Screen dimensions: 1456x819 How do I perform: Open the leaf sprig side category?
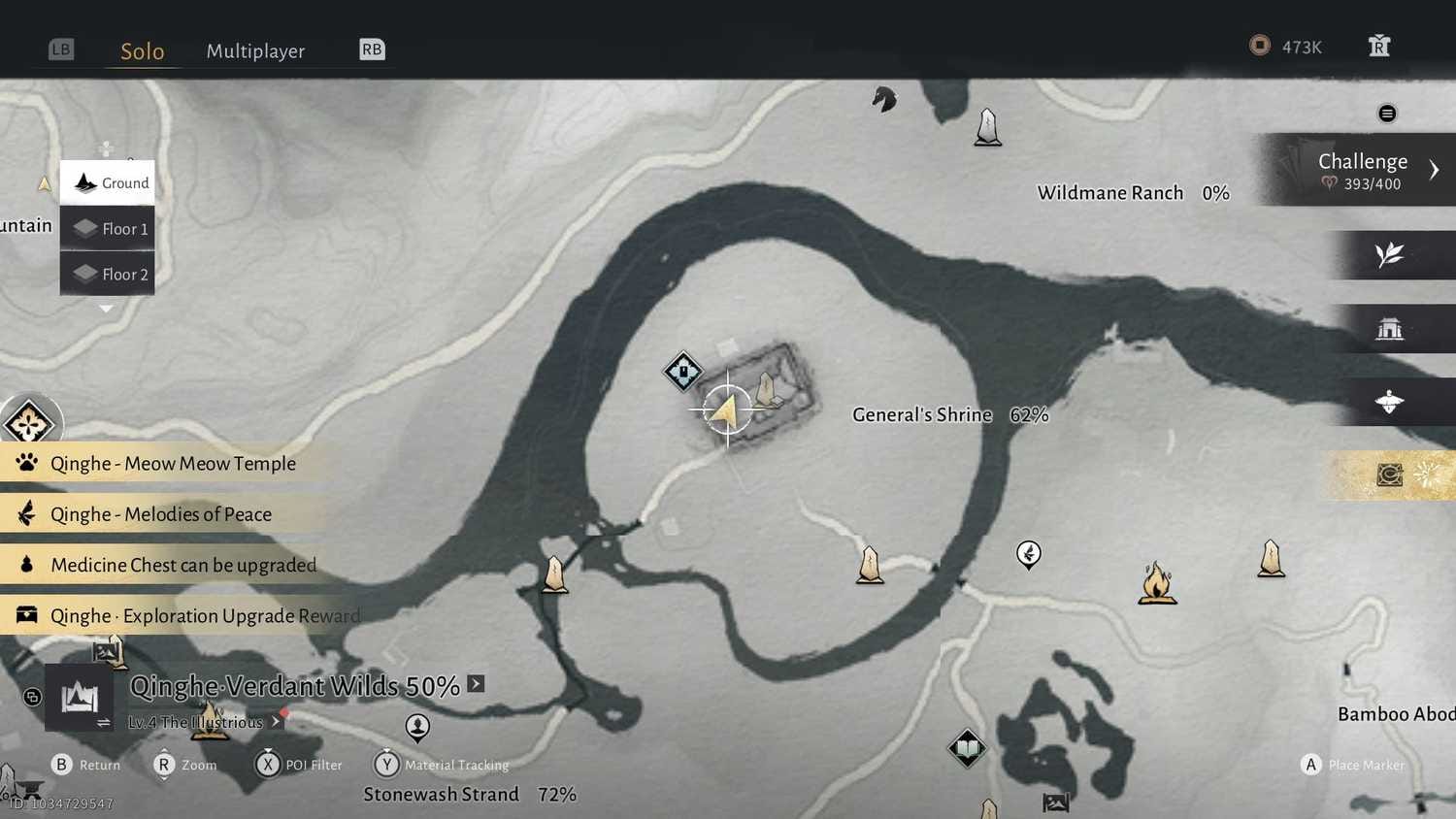point(1389,255)
